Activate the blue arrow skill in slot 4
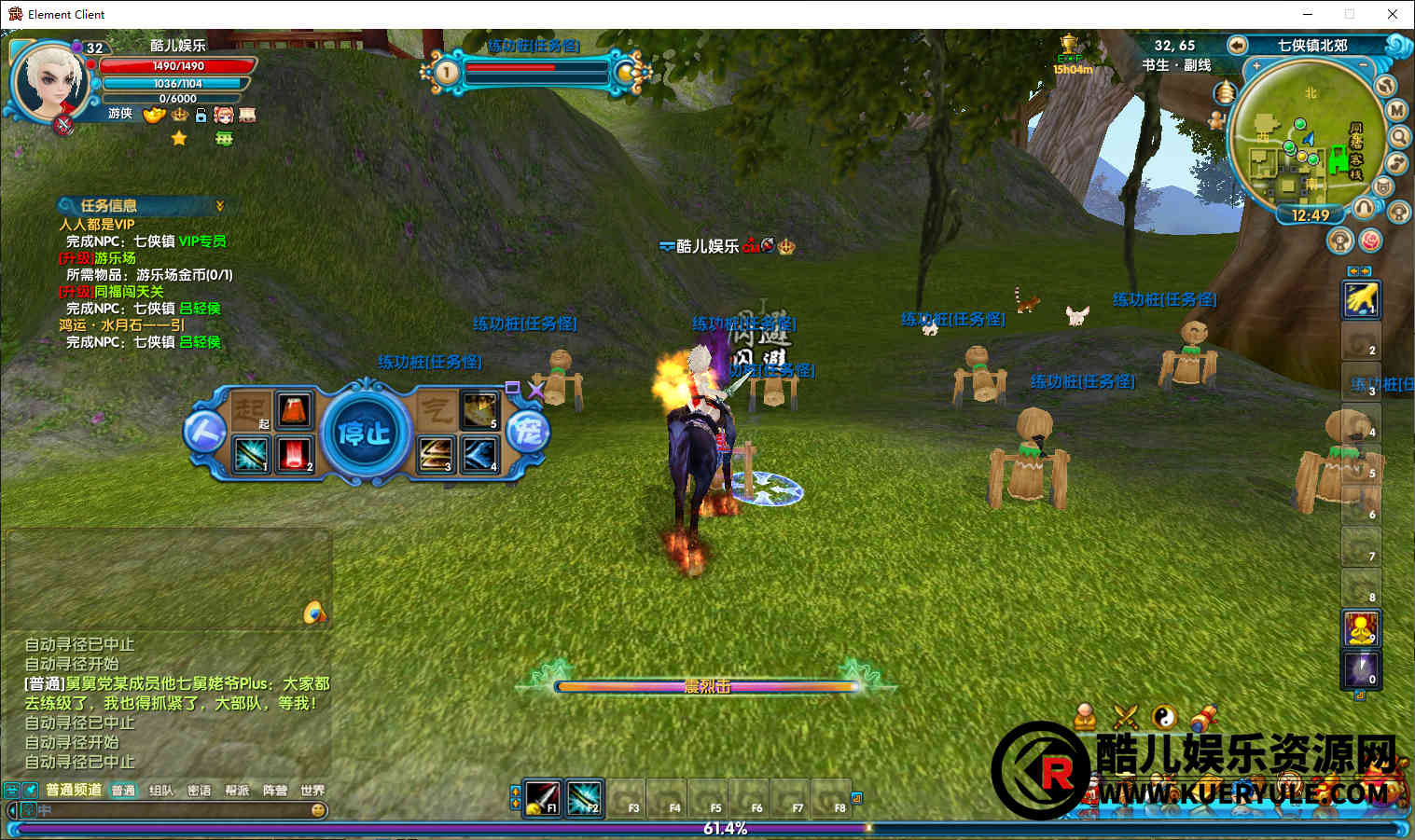Screen dimensions: 1415x840 pos(479,455)
